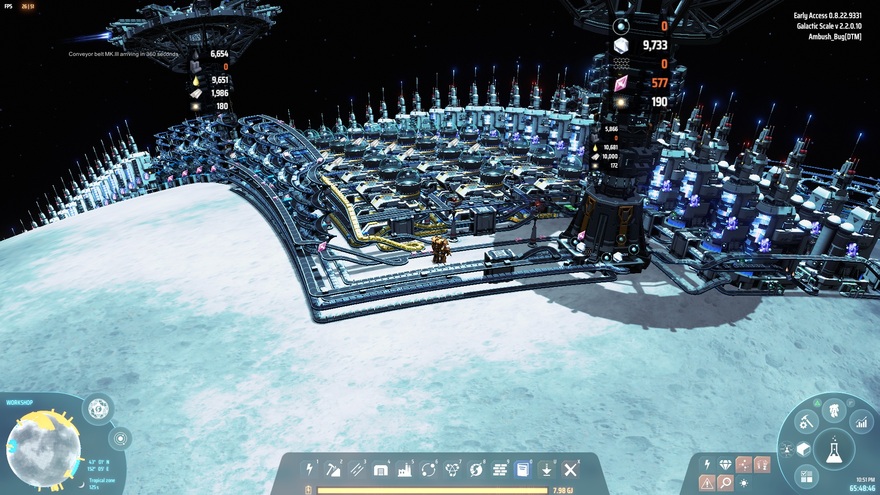Open the starmap orbit button
Viewport: 880px width, 495px height.
coord(119,438)
